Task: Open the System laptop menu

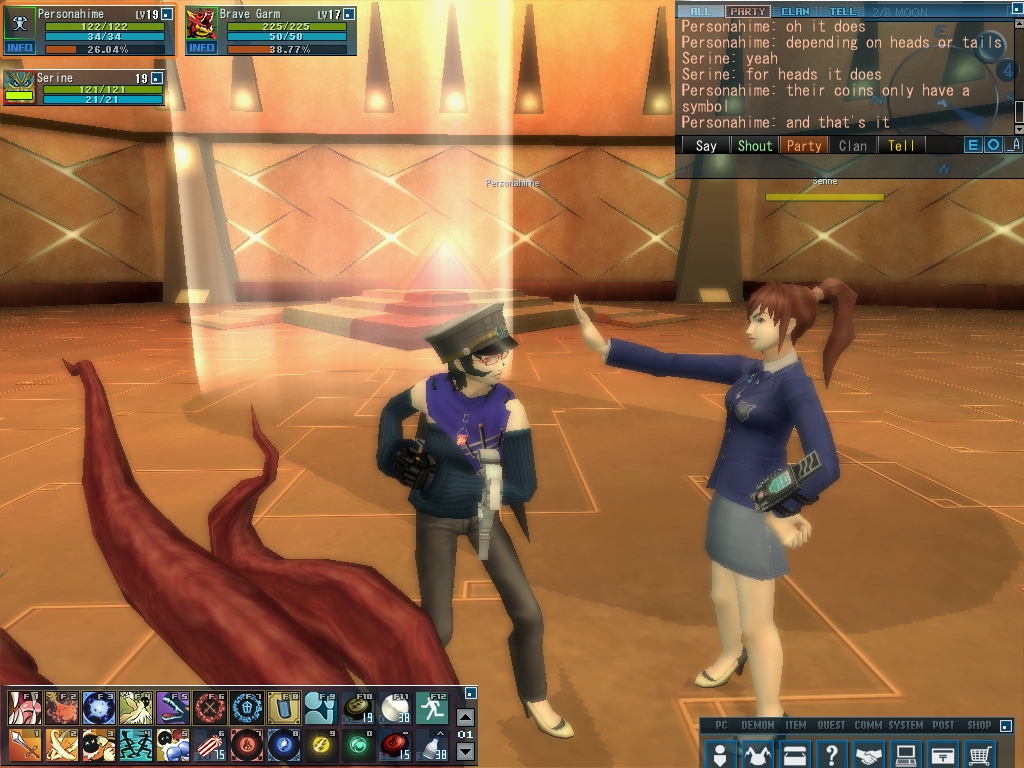Action: (x=906, y=755)
